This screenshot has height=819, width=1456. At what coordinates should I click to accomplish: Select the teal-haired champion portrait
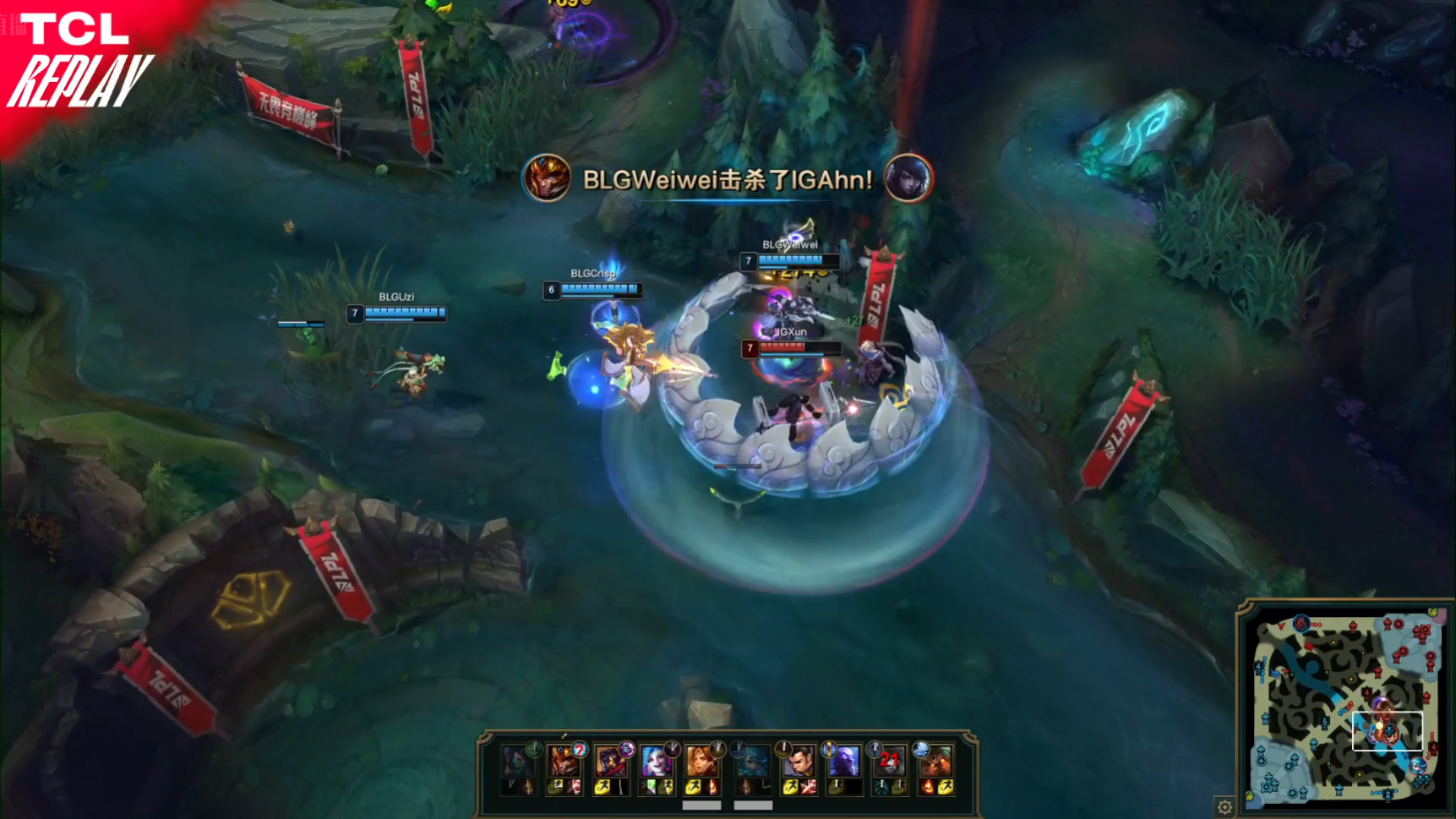[x=749, y=762]
